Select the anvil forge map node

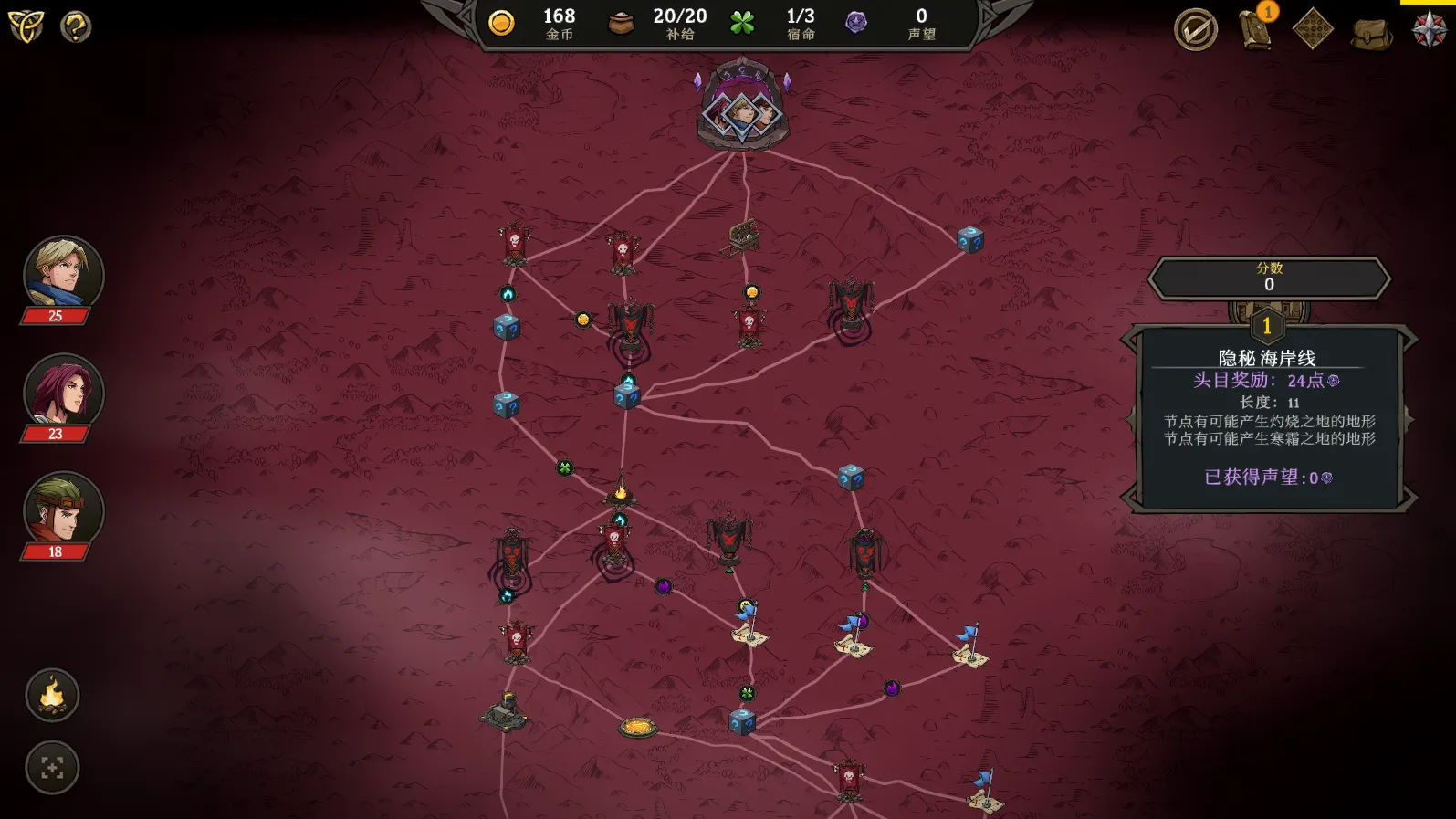coord(506,712)
